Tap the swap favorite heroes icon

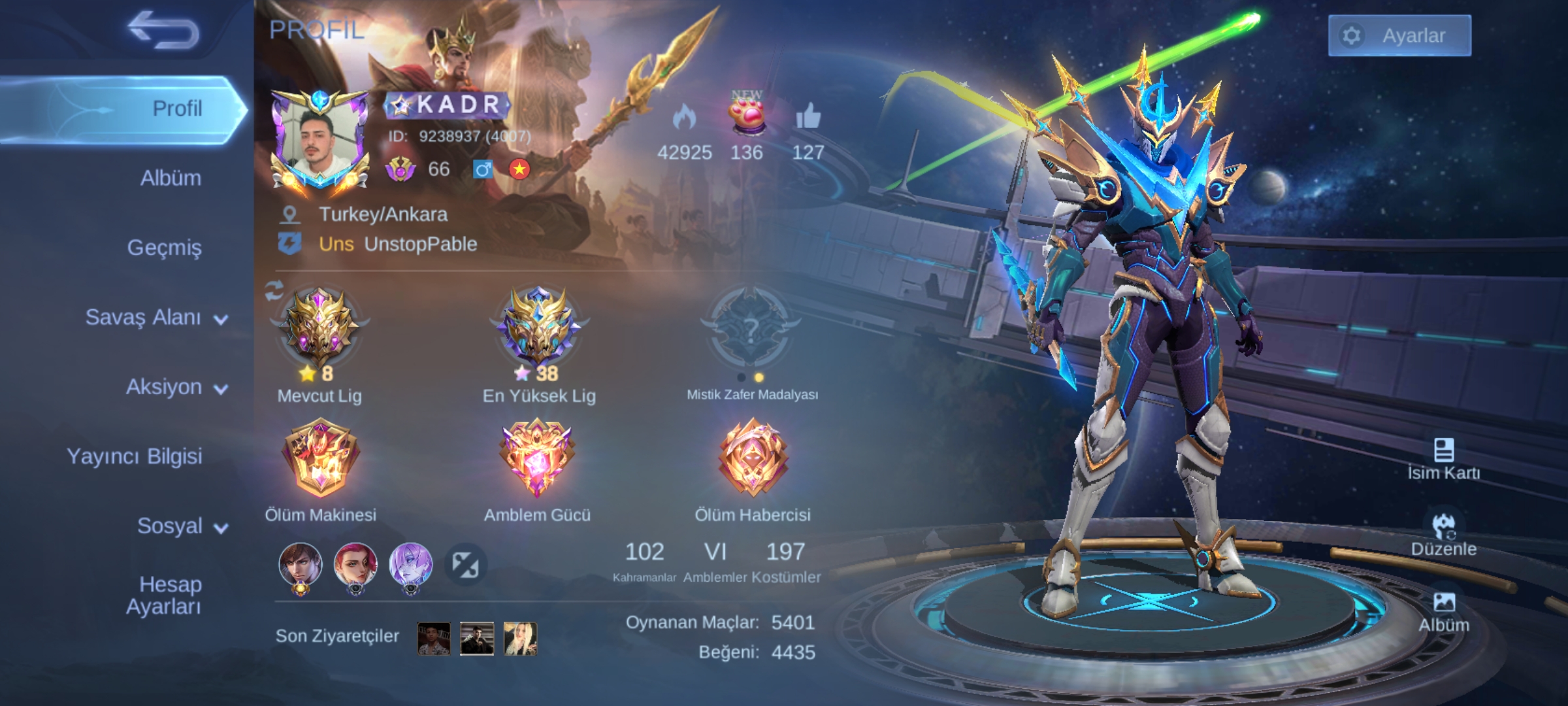pyautogui.click(x=466, y=565)
